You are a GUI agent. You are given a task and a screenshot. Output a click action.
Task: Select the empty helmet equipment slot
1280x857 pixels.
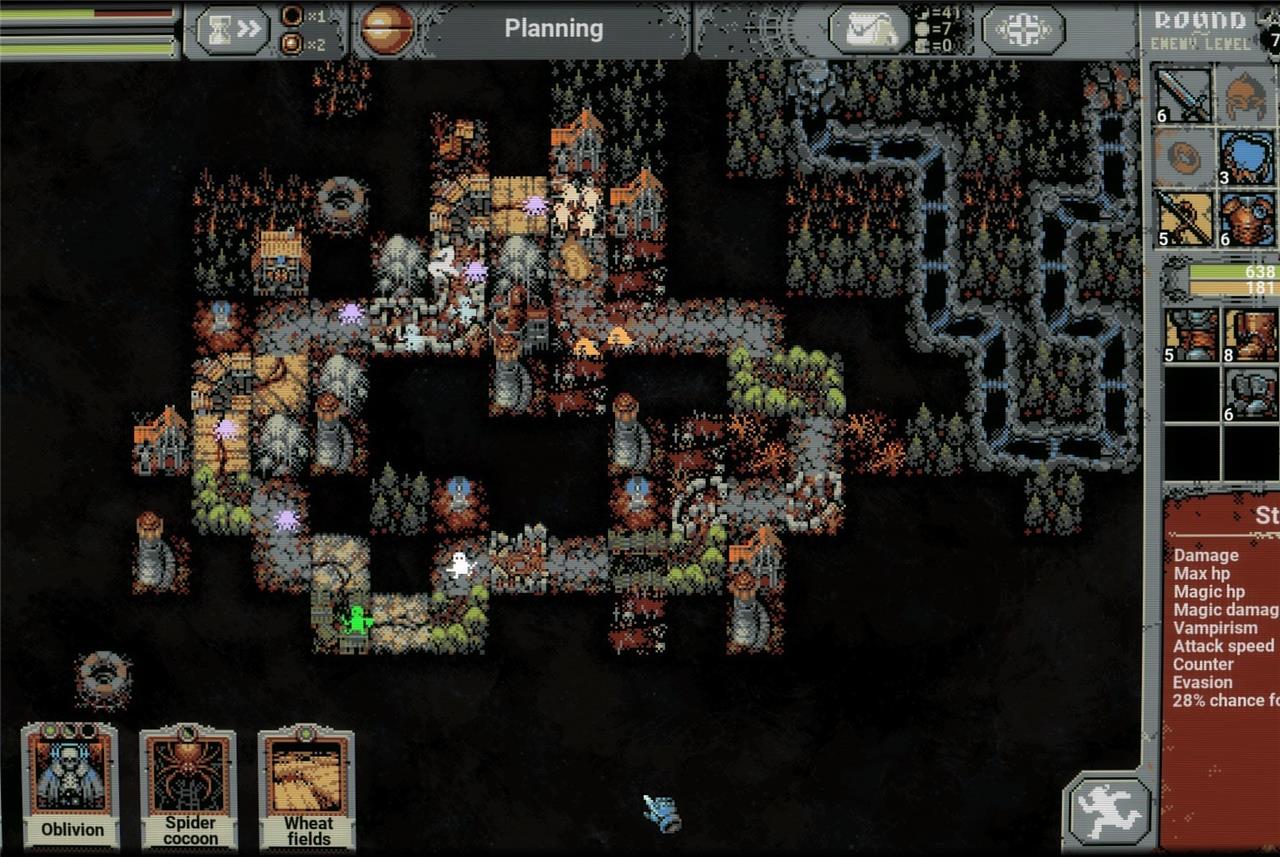pyautogui.click(x=1246, y=95)
